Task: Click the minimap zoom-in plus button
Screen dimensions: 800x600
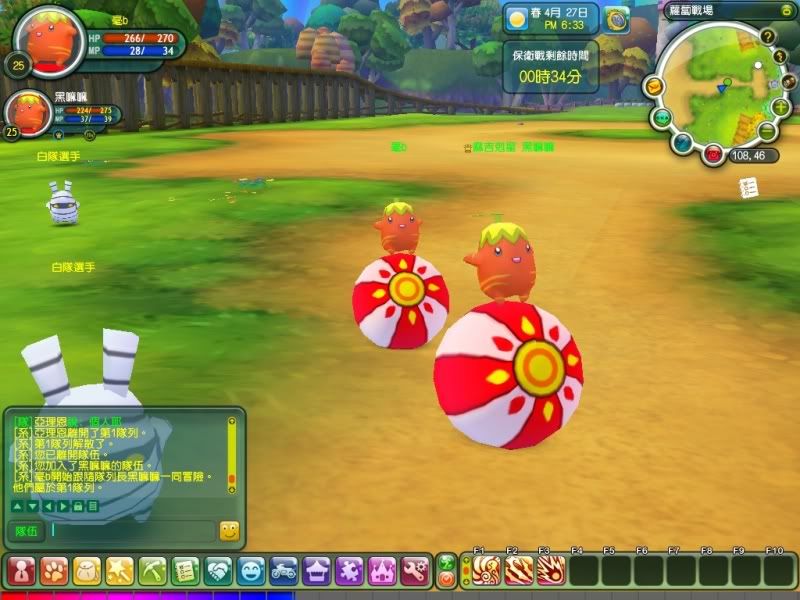Action: tap(780, 107)
